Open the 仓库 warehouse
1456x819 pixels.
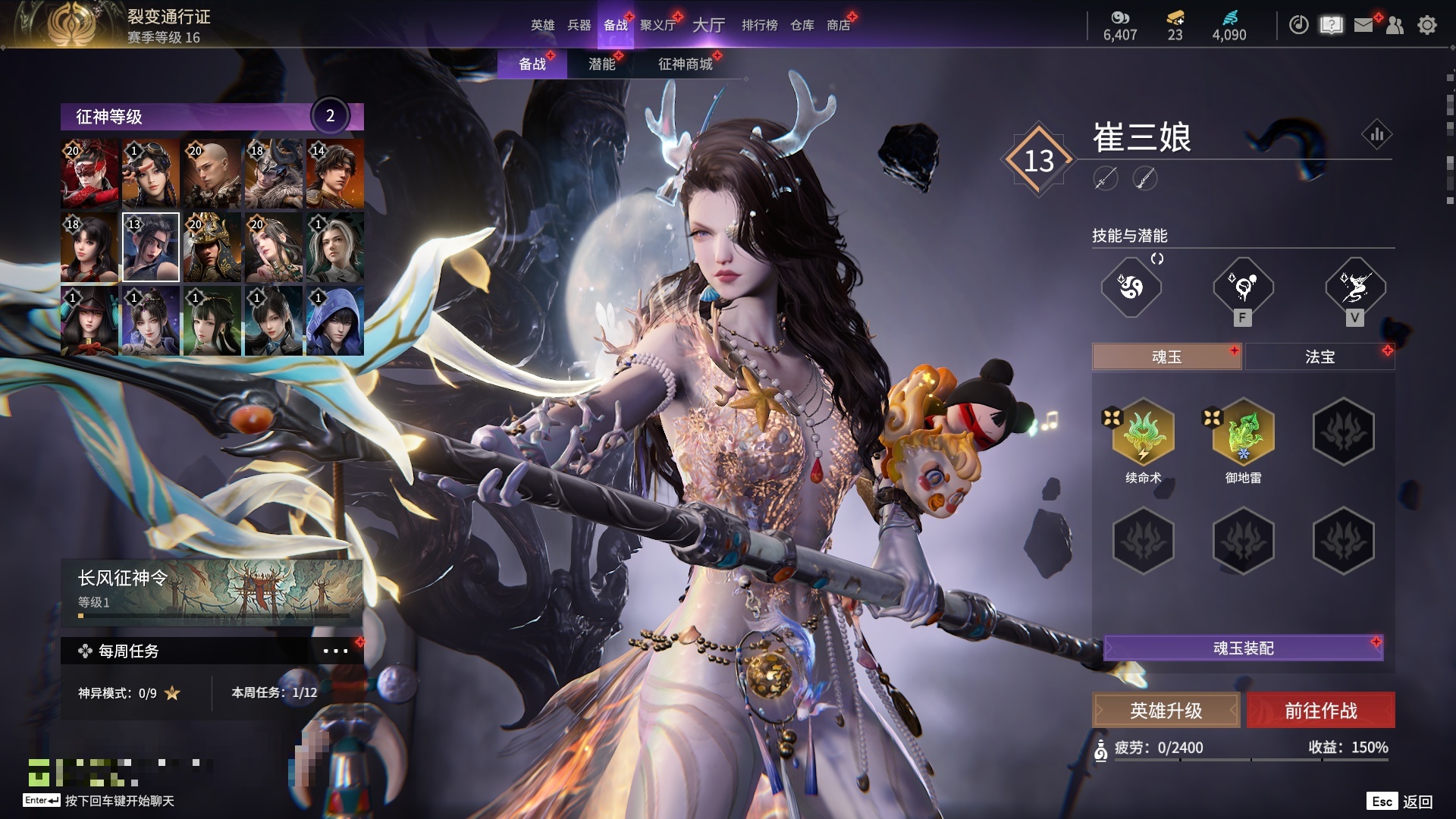click(802, 25)
